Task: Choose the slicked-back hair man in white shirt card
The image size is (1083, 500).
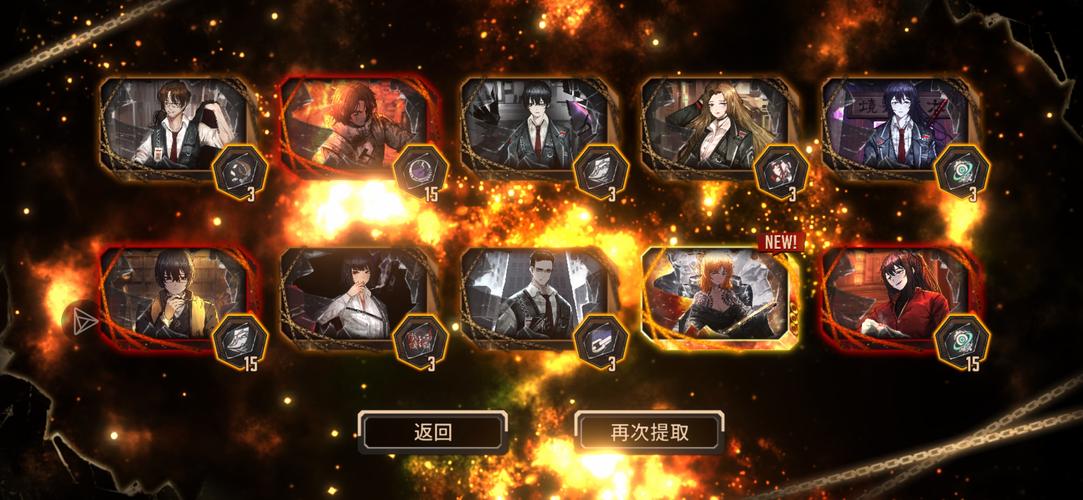Action: (x=532, y=296)
